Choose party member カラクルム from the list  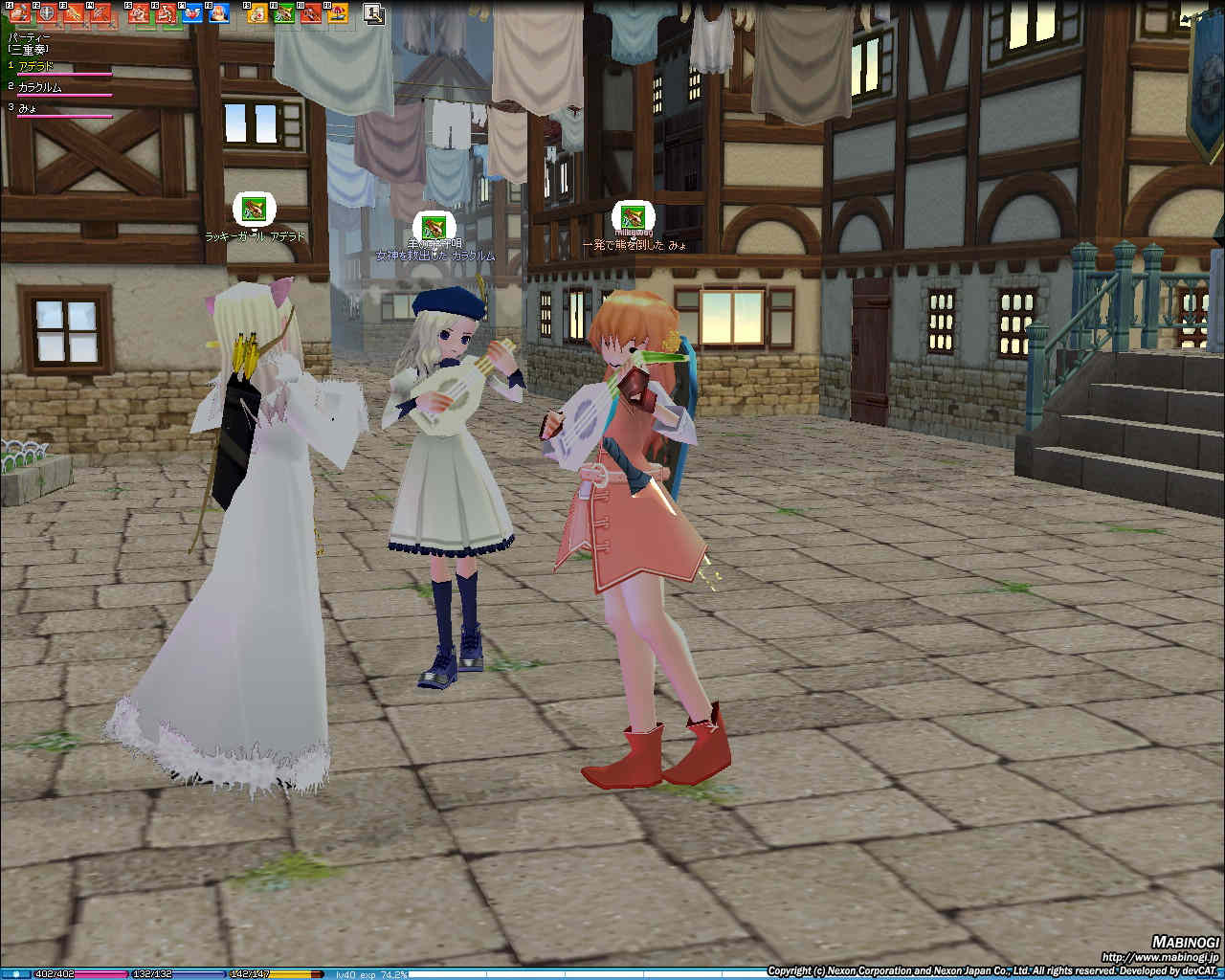40,88
